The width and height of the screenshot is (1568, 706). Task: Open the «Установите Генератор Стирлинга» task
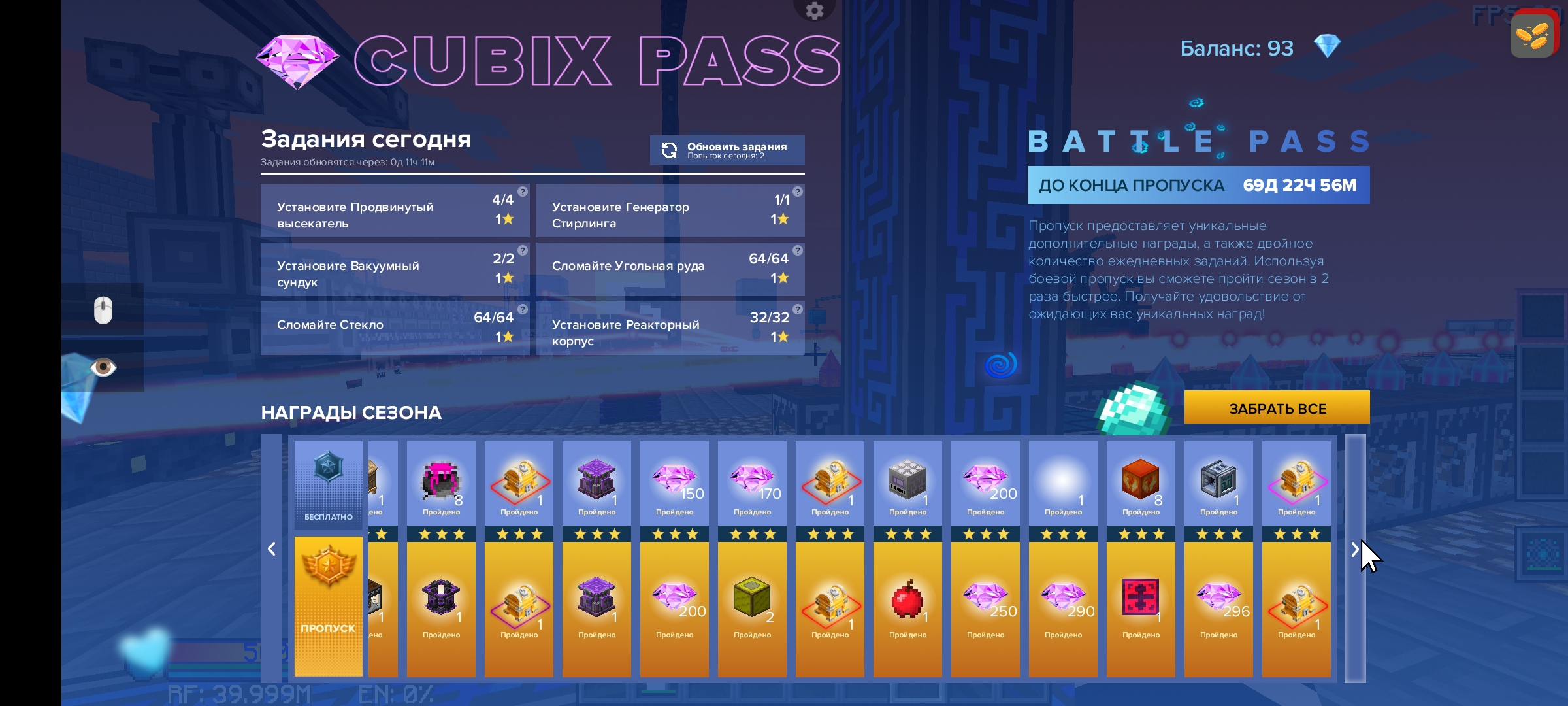(669, 211)
